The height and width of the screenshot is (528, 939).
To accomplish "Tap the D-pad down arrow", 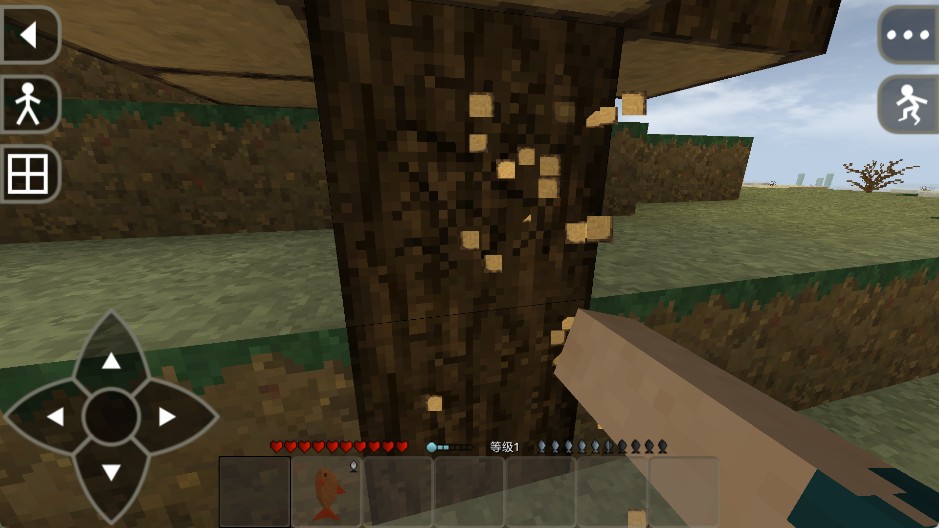I will pyautogui.click(x=111, y=472).
